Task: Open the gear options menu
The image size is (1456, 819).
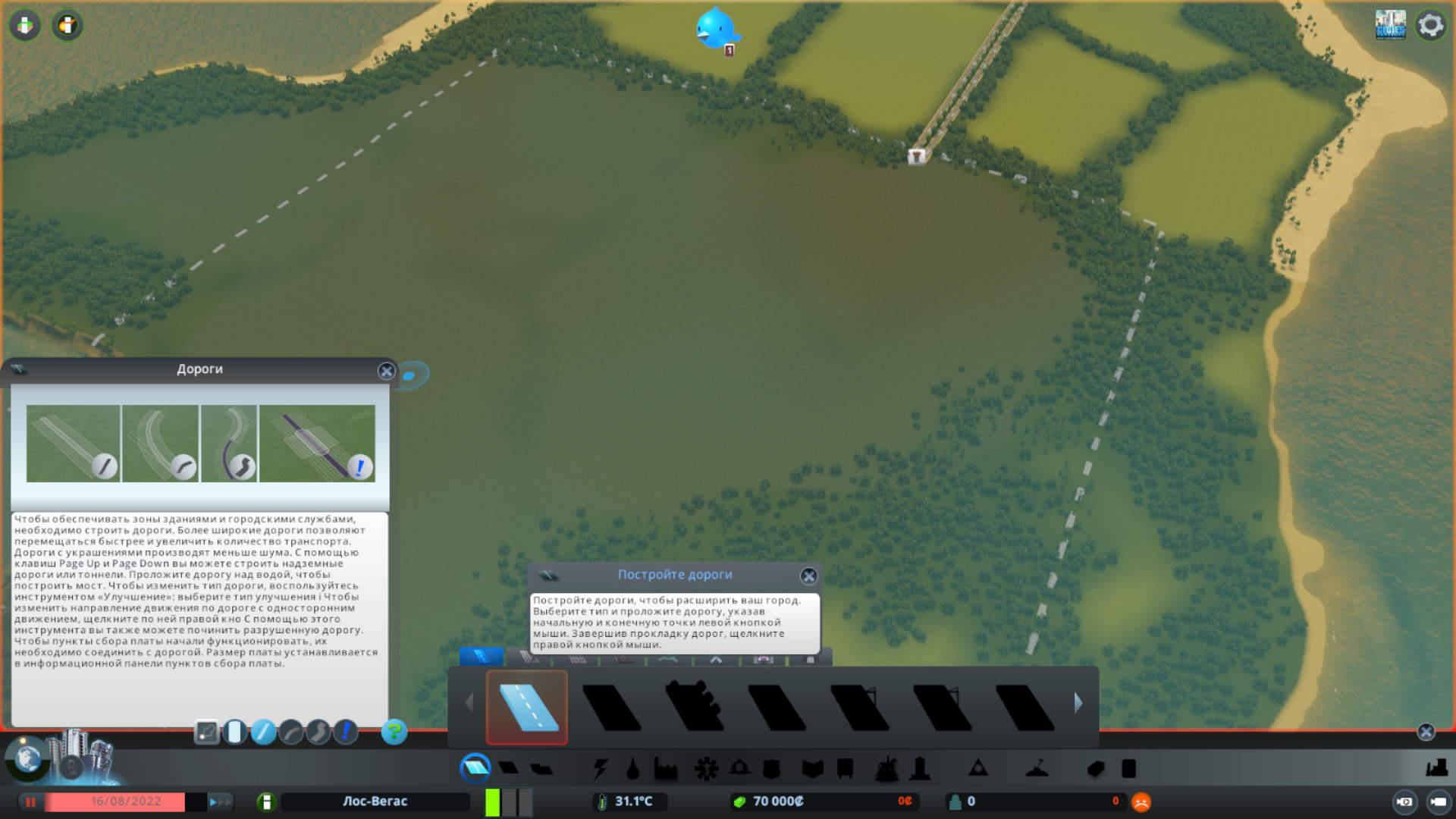Action: pyautogui.click(x=1430, y=25)
